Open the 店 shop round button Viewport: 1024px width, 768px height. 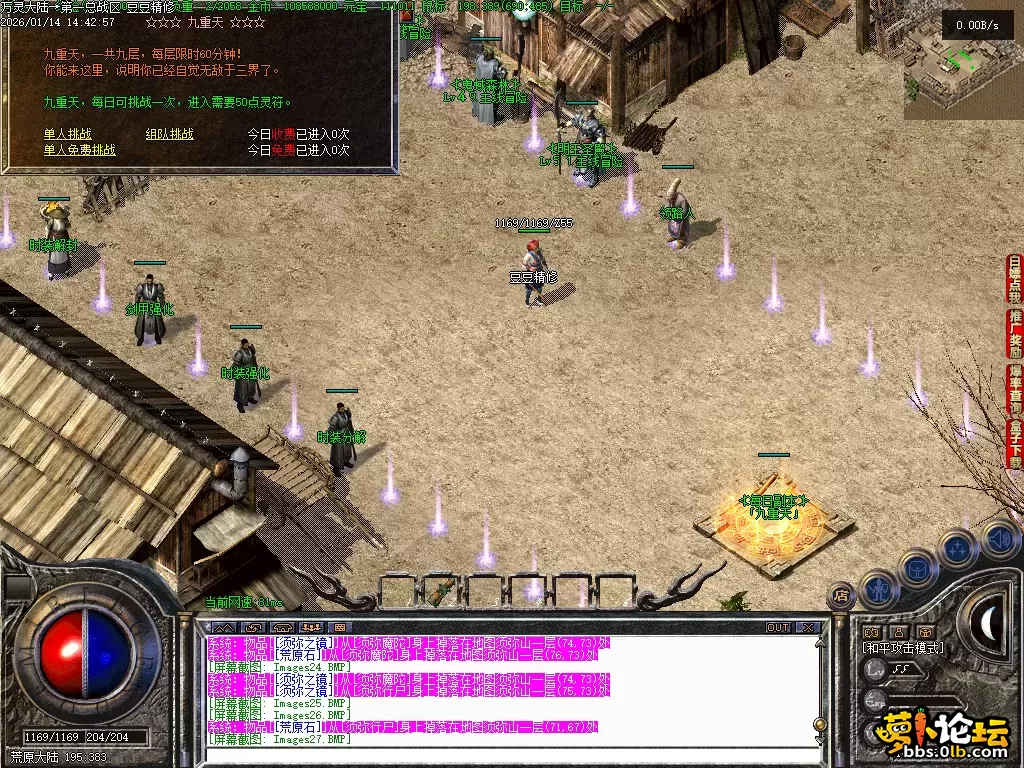841,595
